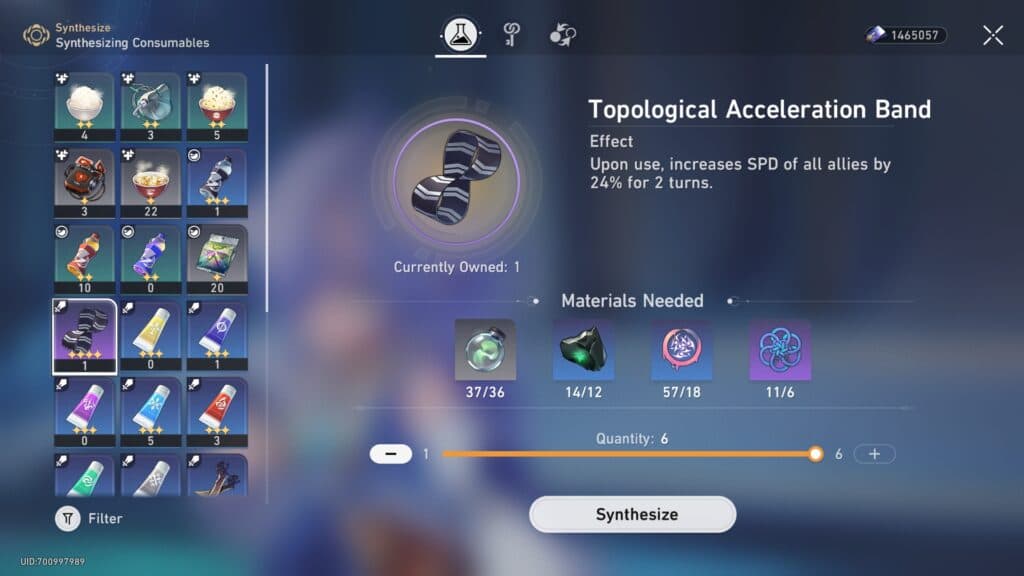The width and height of the screenshot is (1024, 576).
Task: Switch to the middle synthesis tab
Action: click(x=511, y=36)
